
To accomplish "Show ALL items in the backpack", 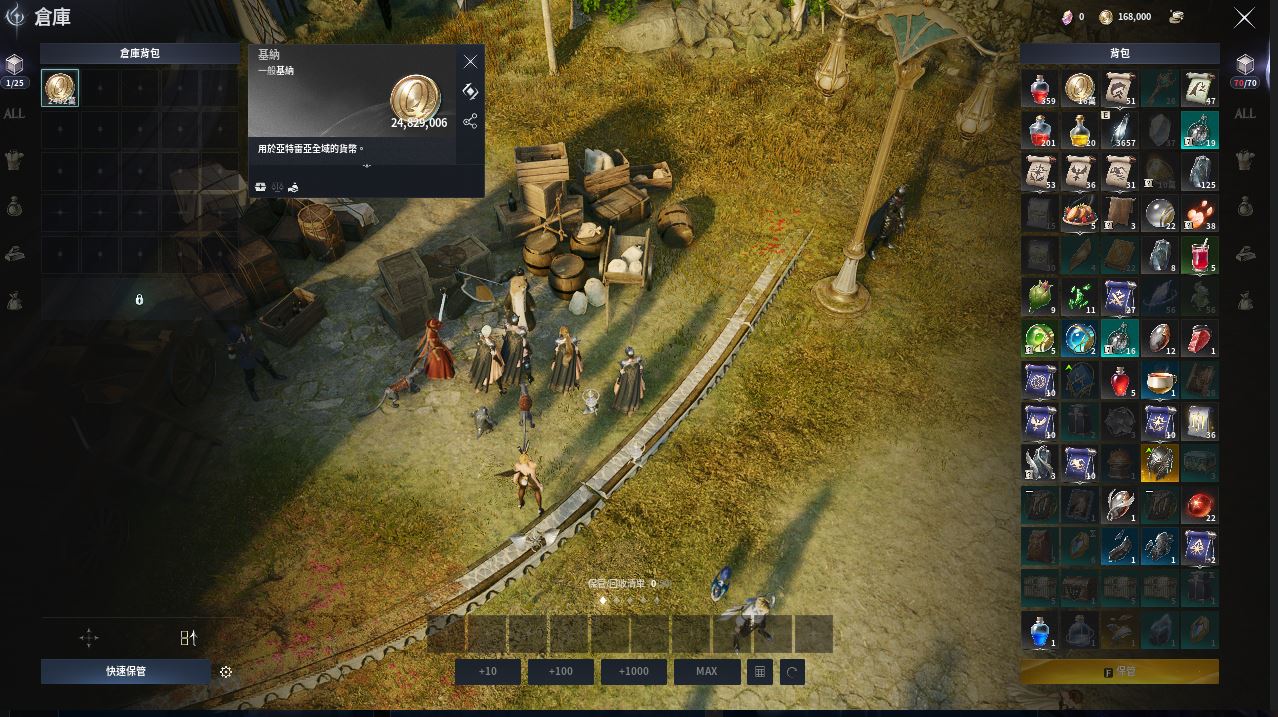I will coord(1245,114).
